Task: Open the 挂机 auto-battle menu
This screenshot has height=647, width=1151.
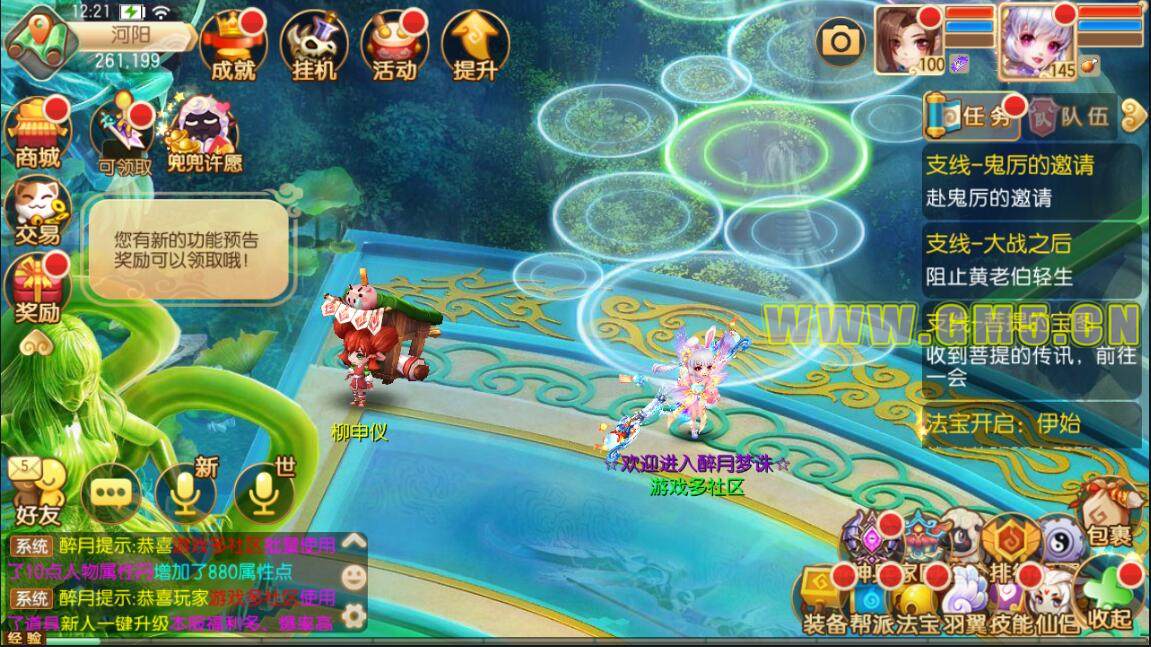Action: pos(314,45)
